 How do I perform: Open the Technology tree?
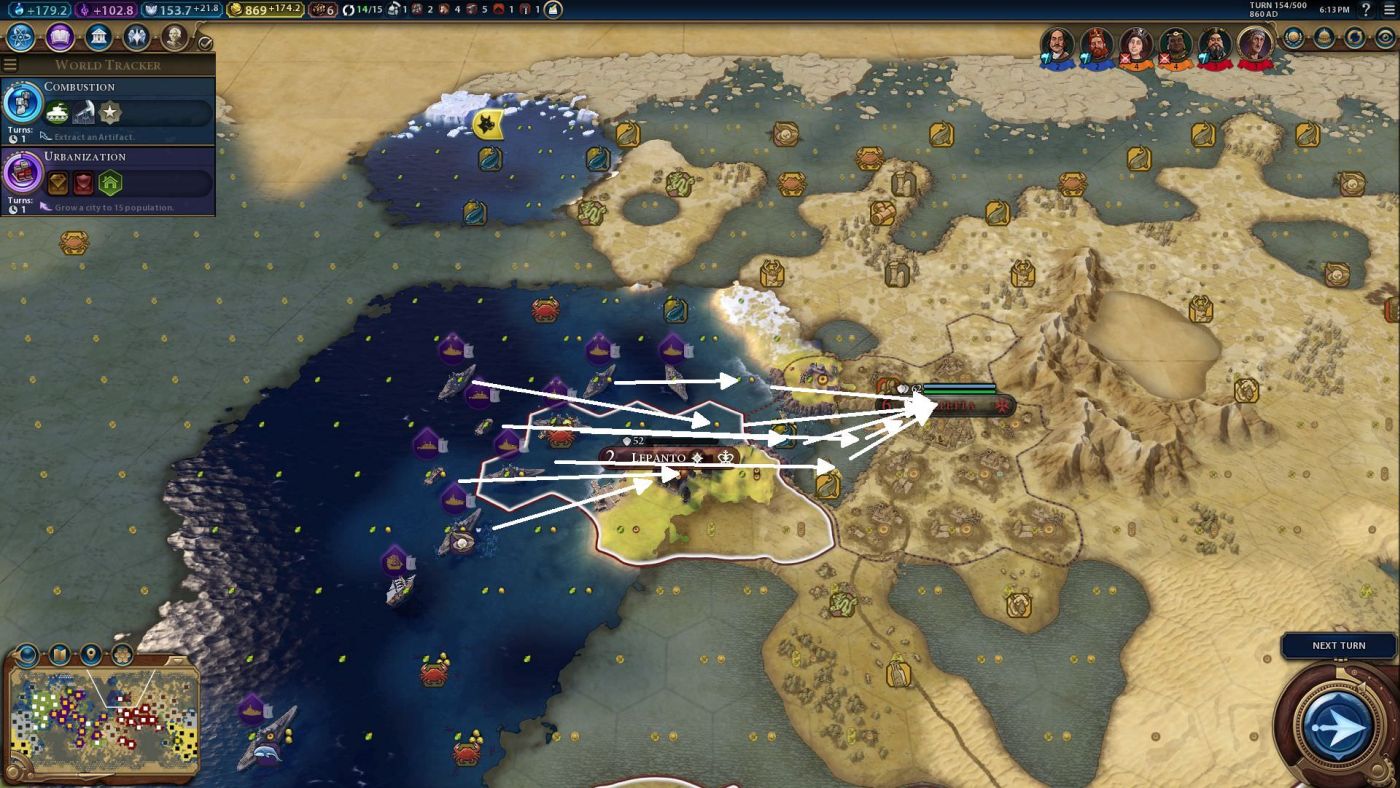coord(21,38)
